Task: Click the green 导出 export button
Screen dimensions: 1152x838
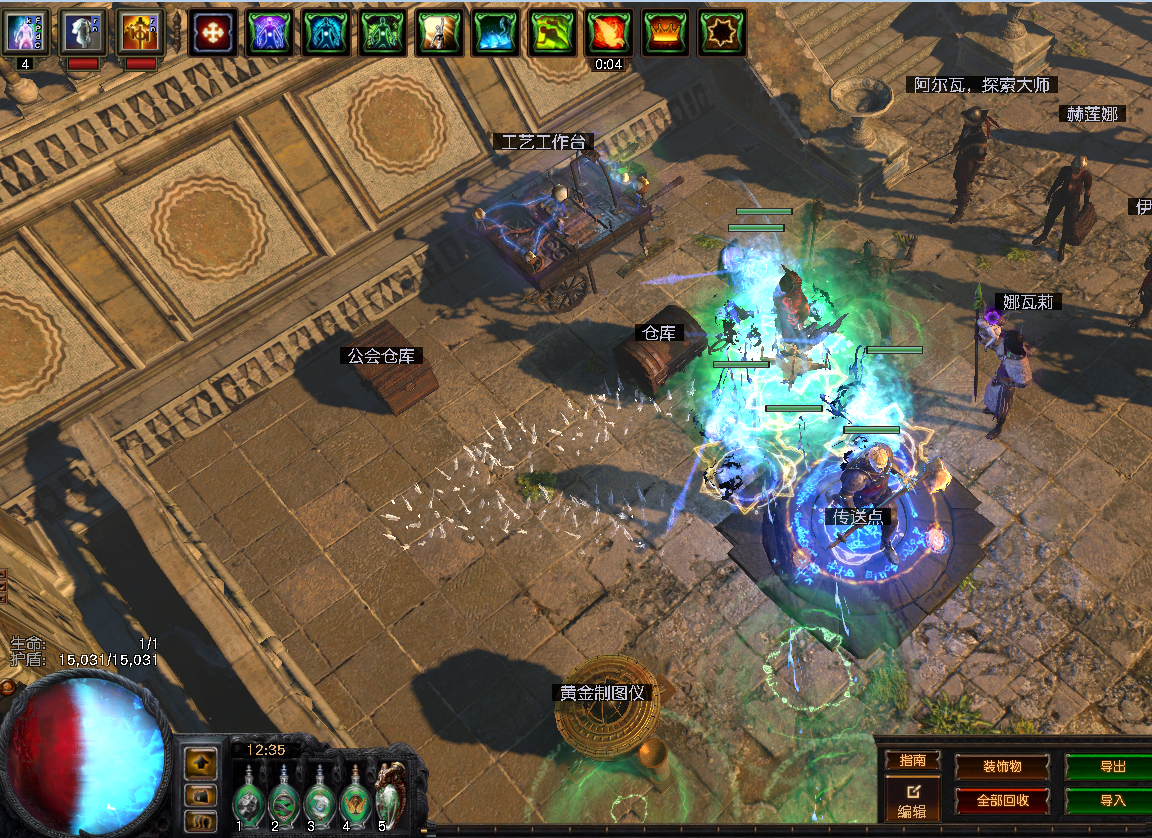Action: pyautogui.click(x=1112, y=766)
